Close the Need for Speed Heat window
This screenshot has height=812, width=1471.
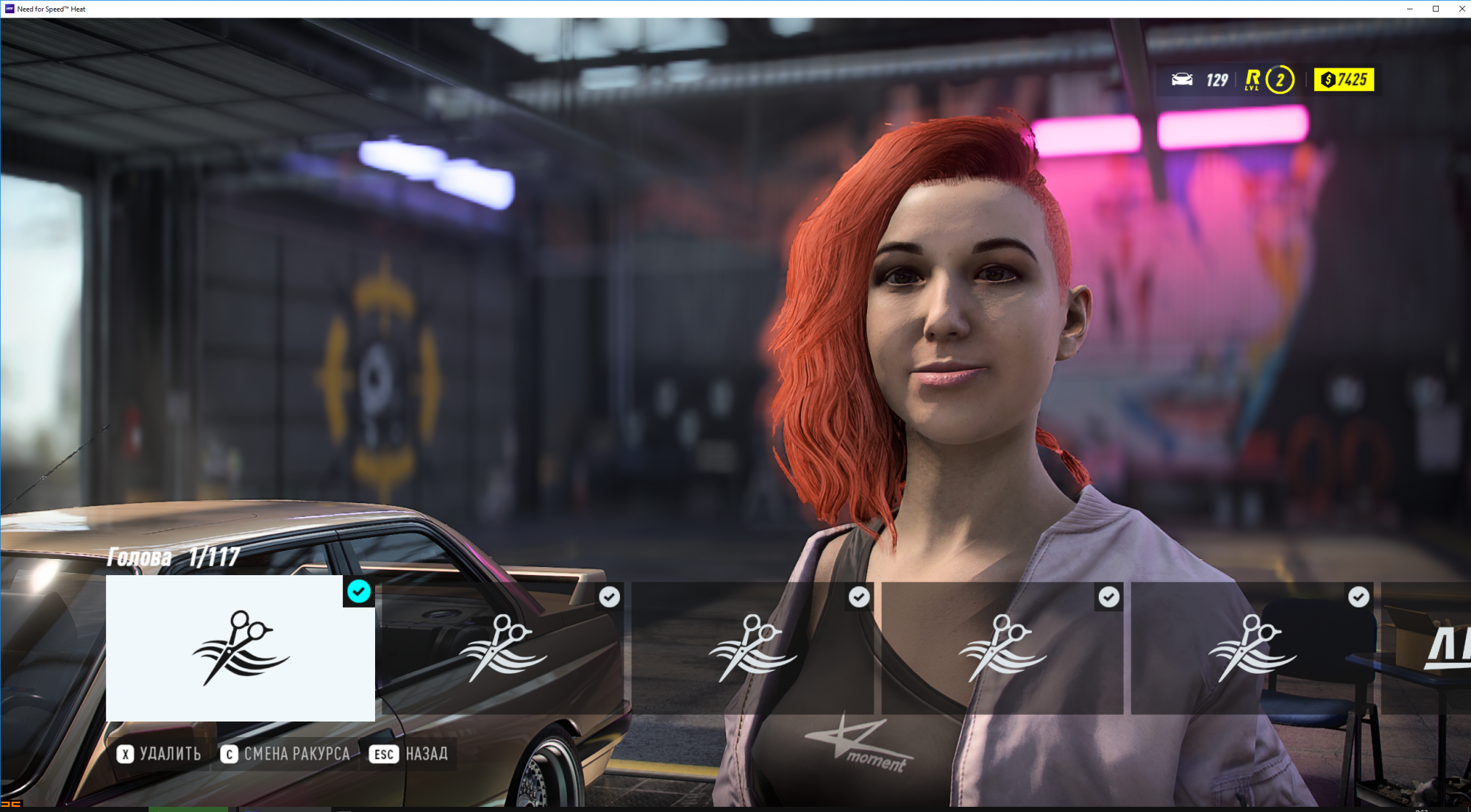click(x=1461, y=9)
